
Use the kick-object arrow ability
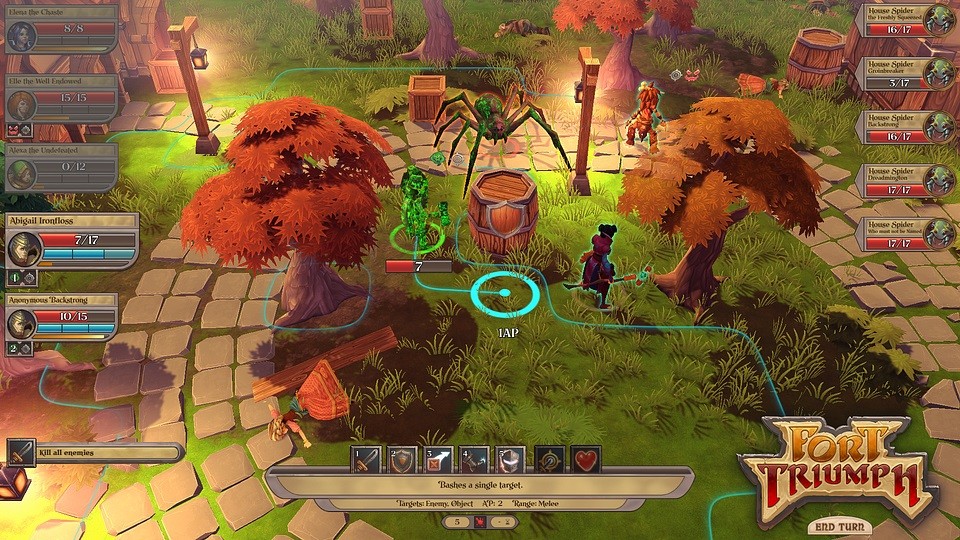pos(438,460)
